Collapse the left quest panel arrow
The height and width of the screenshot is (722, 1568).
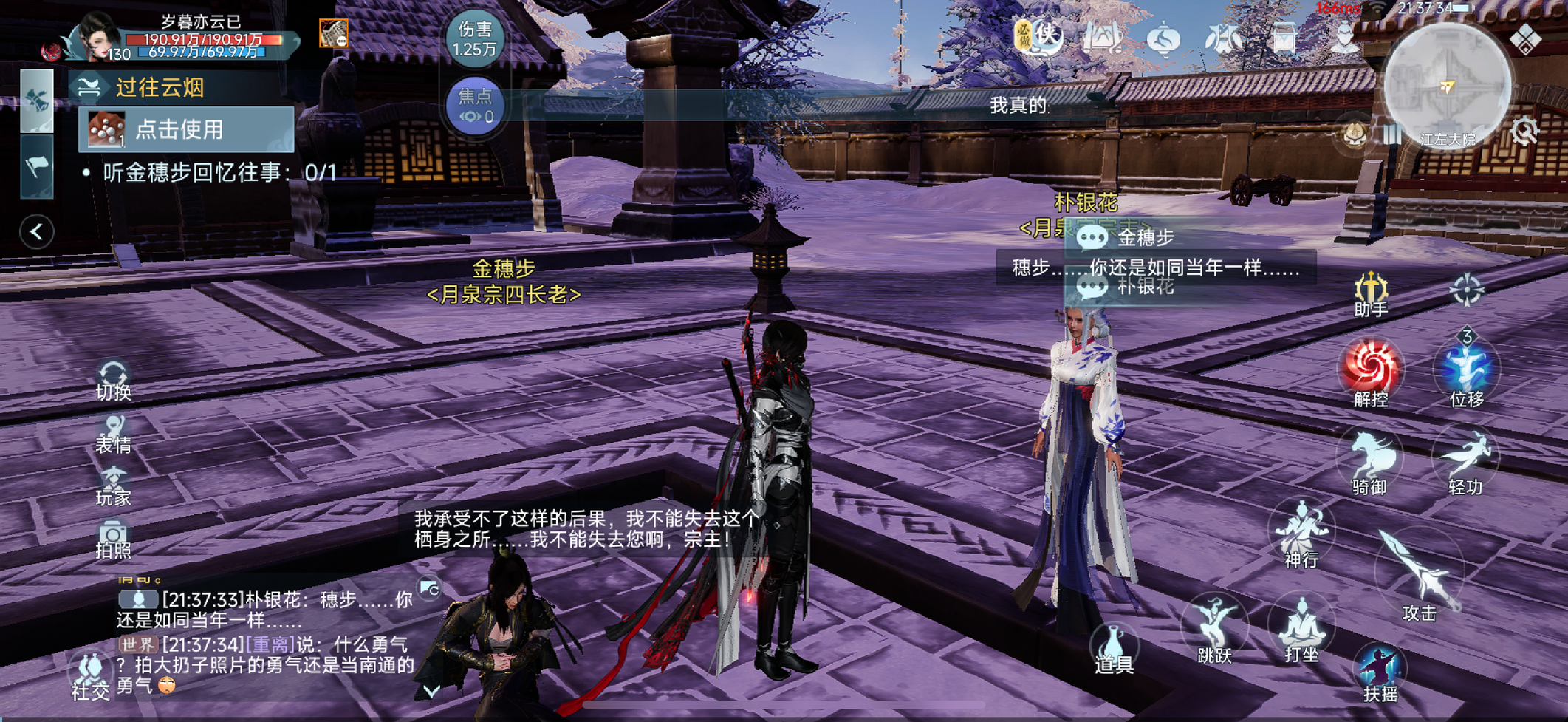[x=36, y=232]
